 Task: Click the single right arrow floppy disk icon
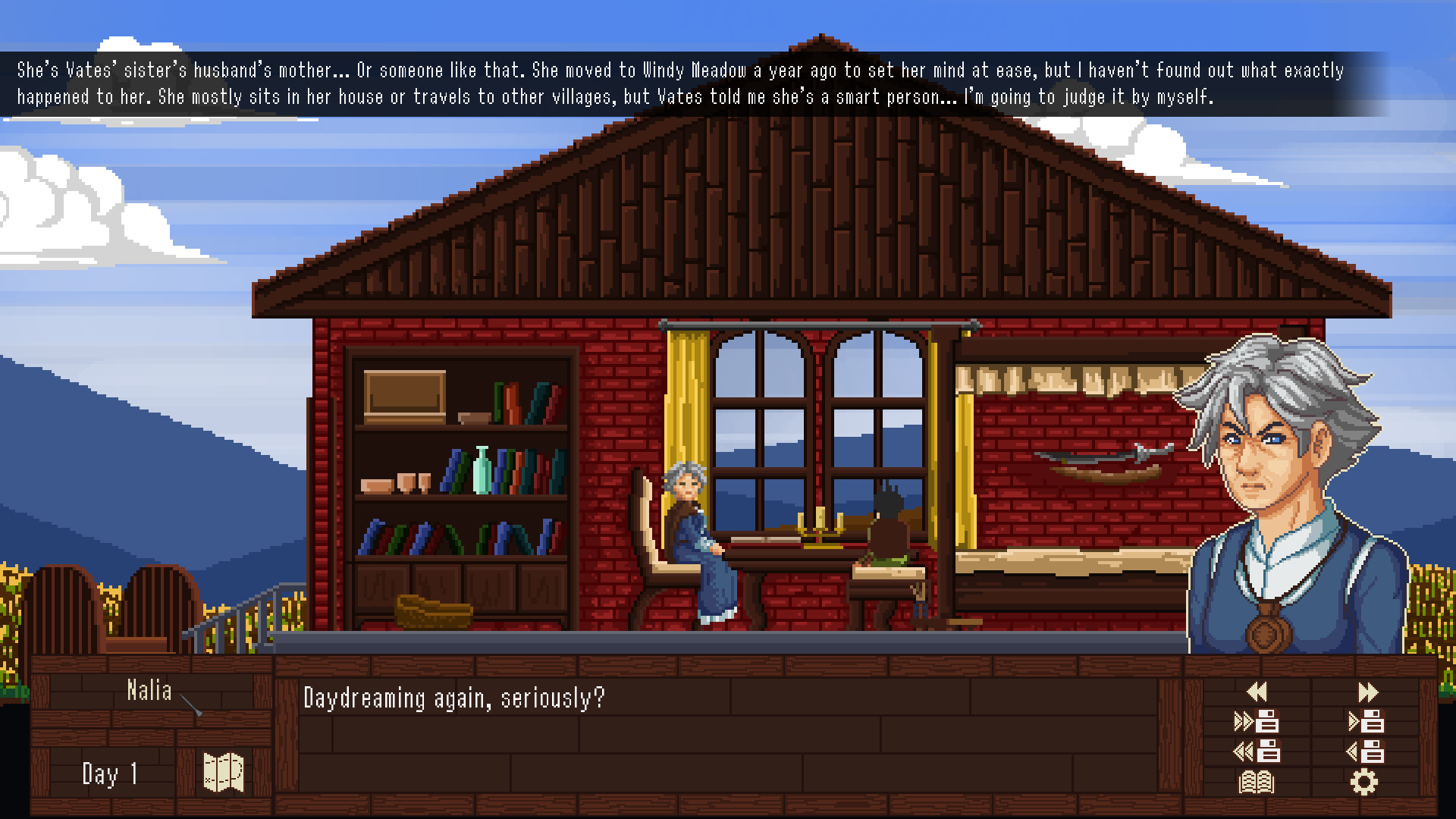point(1366,721)
